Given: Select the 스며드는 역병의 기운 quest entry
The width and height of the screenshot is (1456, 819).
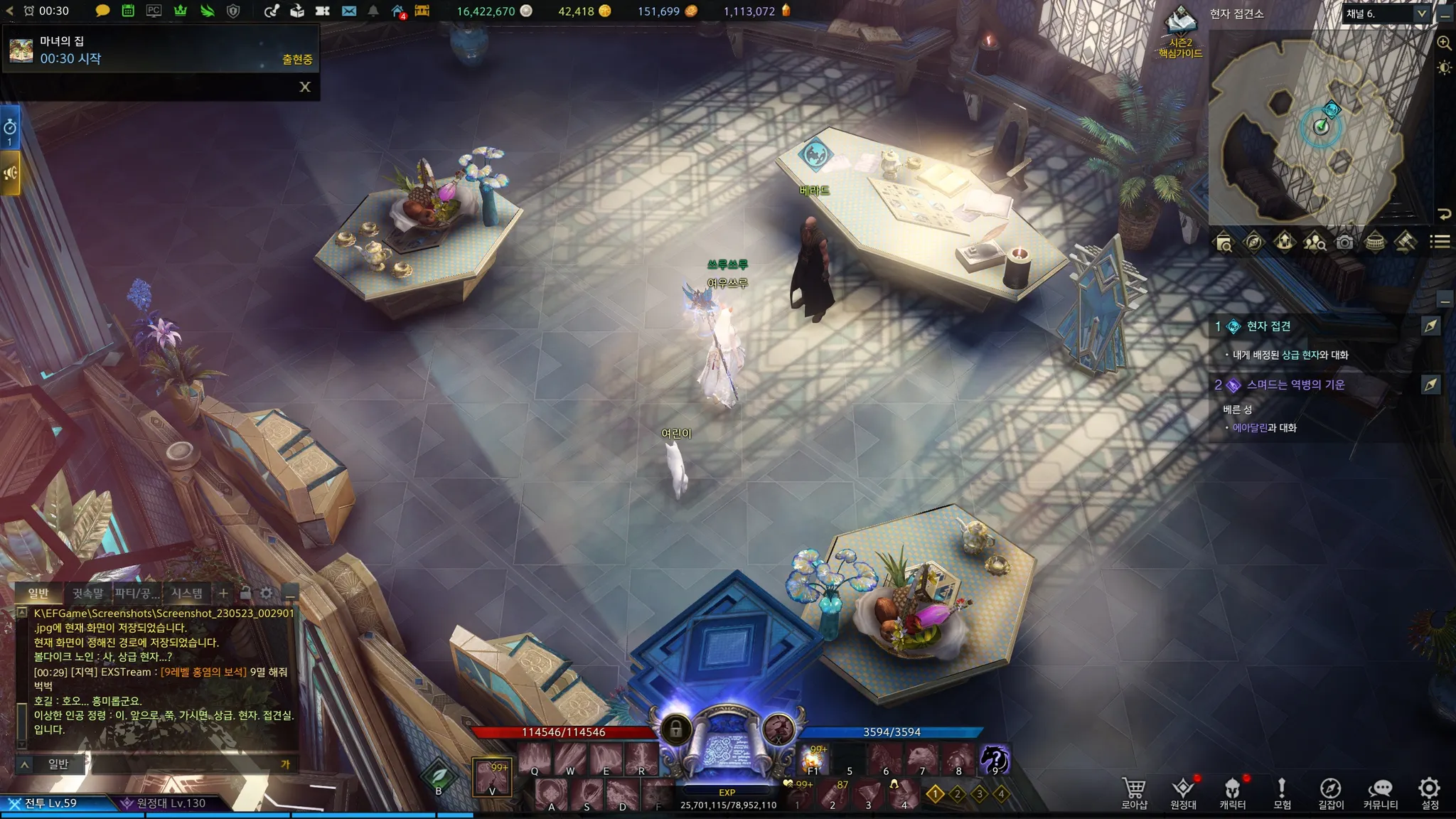Looking at the screenshot, I should click(x=1295, y=385).
